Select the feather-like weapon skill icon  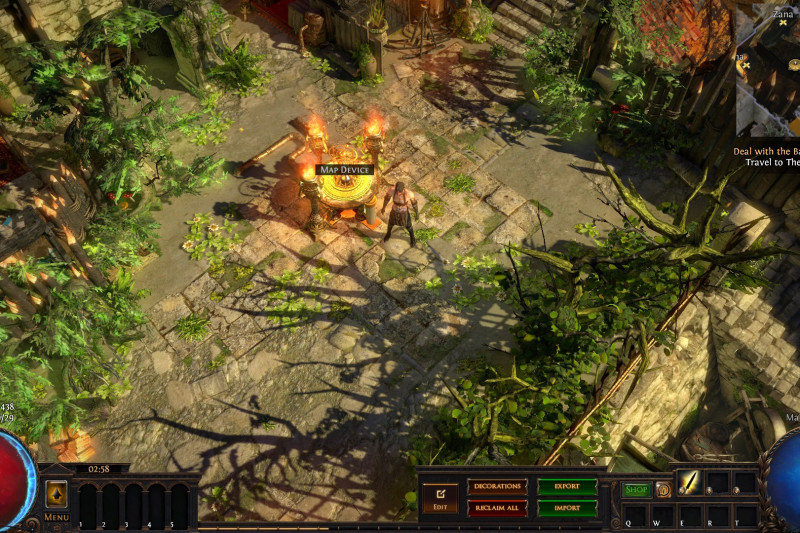pos(690,483)
